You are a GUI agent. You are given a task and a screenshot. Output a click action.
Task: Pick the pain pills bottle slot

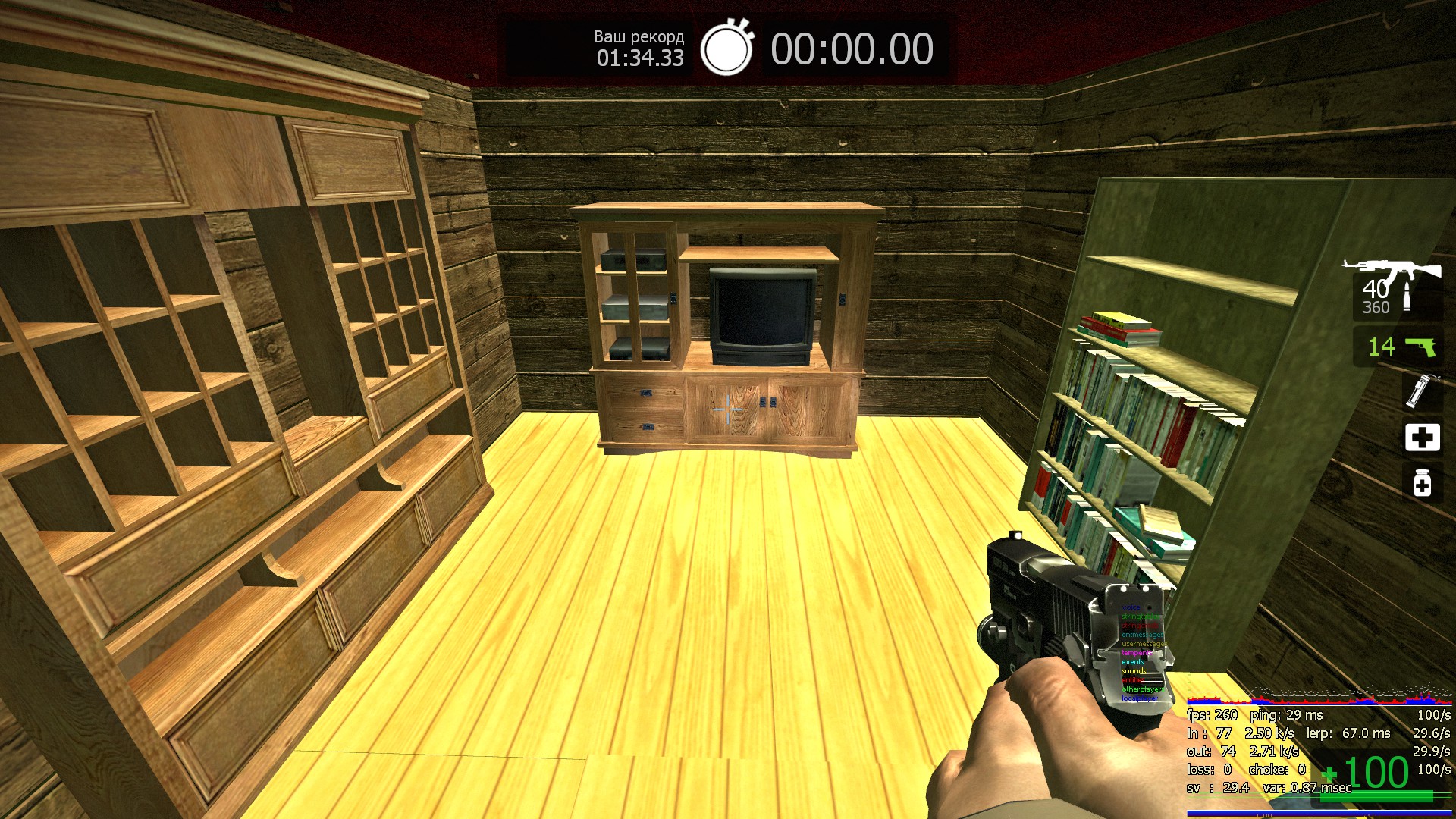coord(1422,483)
